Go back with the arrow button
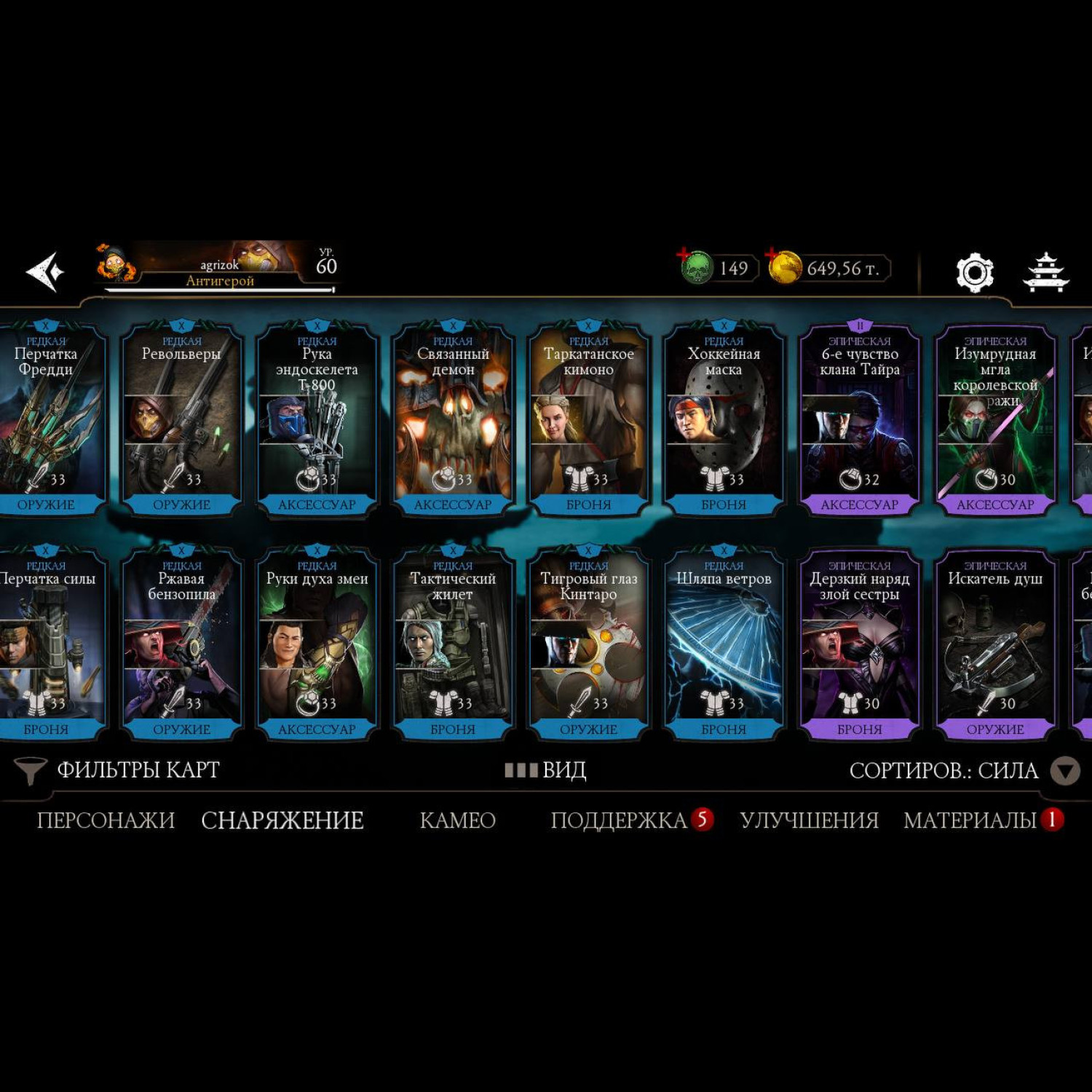The width and height of the screenshot is (1092, 1092). click(x=45, y=272)
